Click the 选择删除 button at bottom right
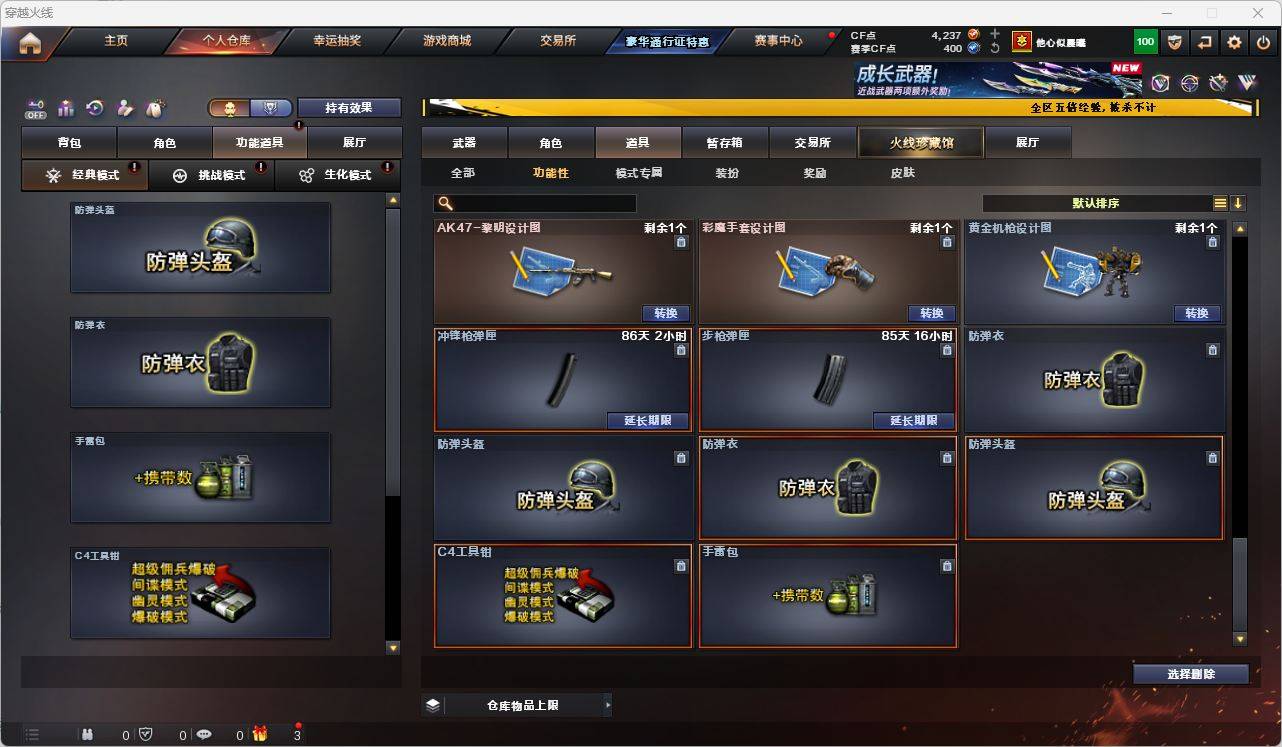Viewport: 1282px width, 747px height. point(1190,674)
